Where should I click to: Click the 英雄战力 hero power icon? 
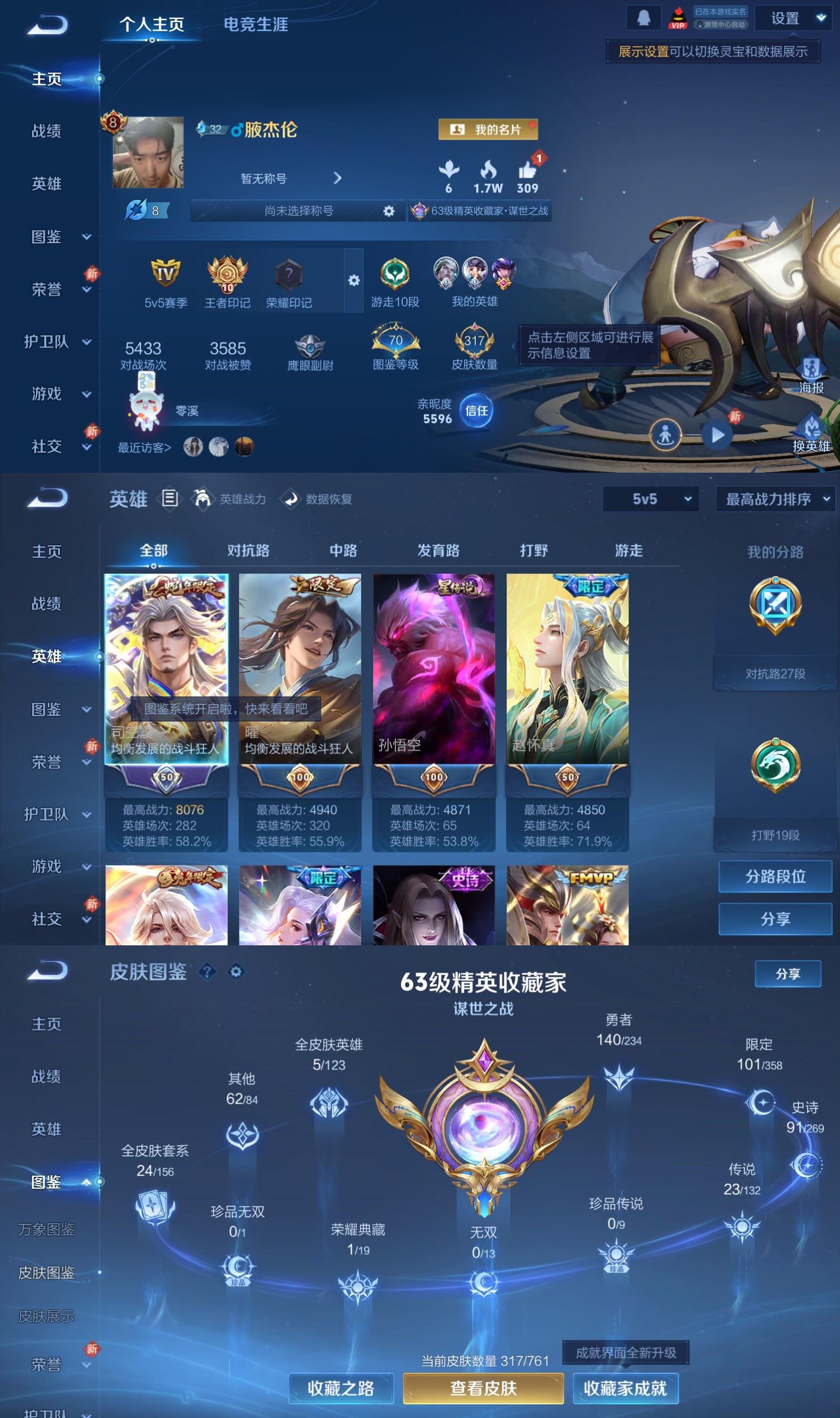point(203,499)
